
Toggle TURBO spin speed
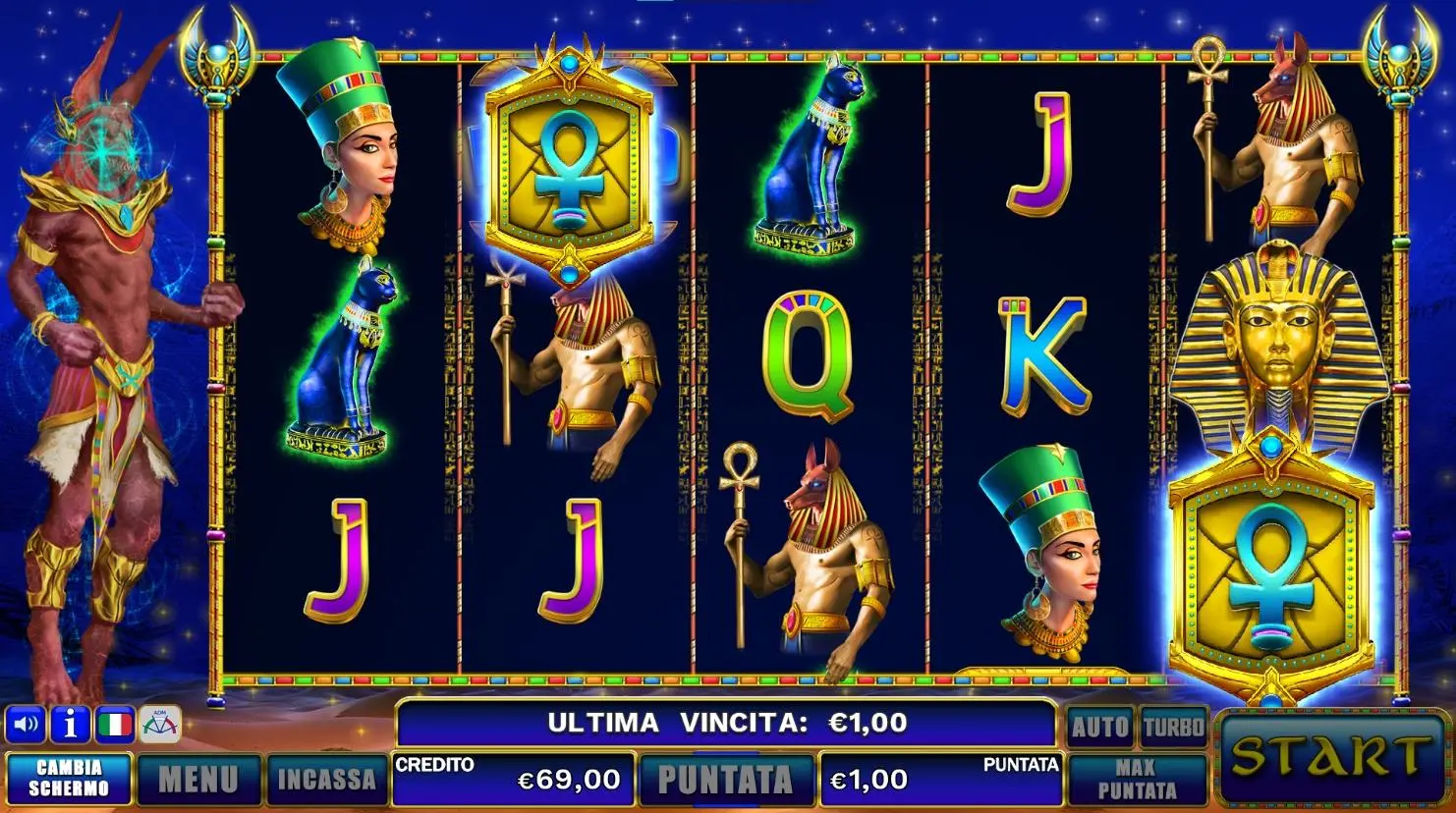pyautogui.click(x=1174, y=727)
